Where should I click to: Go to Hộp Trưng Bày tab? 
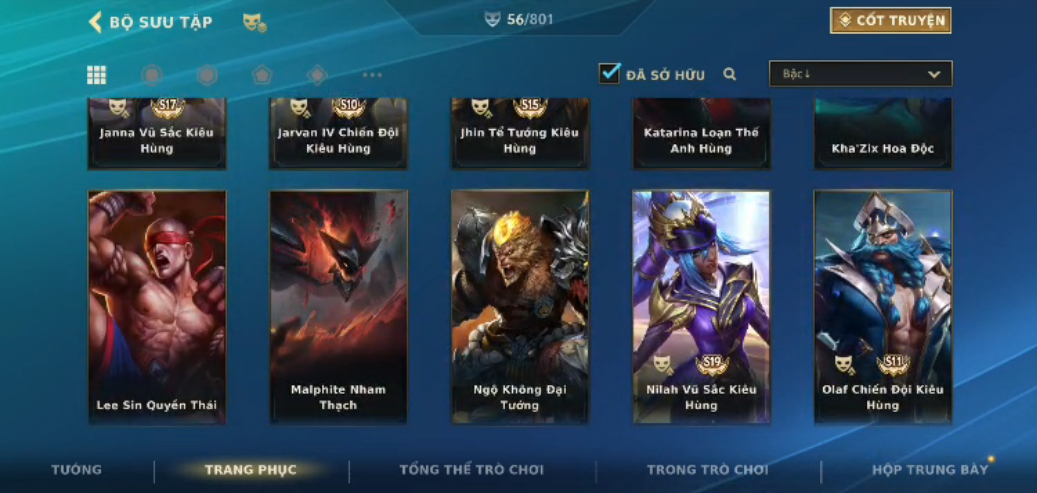929,470
